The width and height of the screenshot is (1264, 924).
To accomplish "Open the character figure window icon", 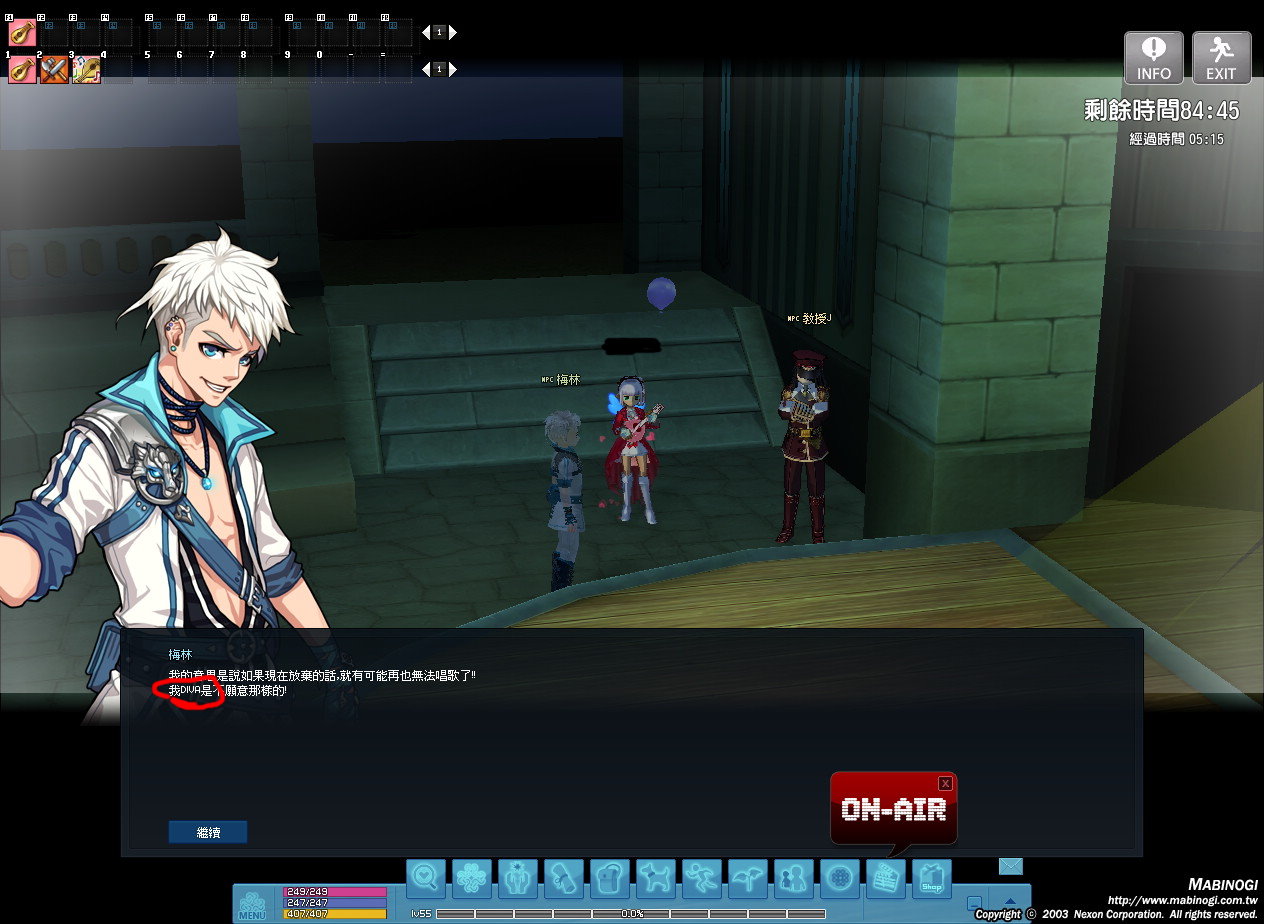I will (518, 879).
